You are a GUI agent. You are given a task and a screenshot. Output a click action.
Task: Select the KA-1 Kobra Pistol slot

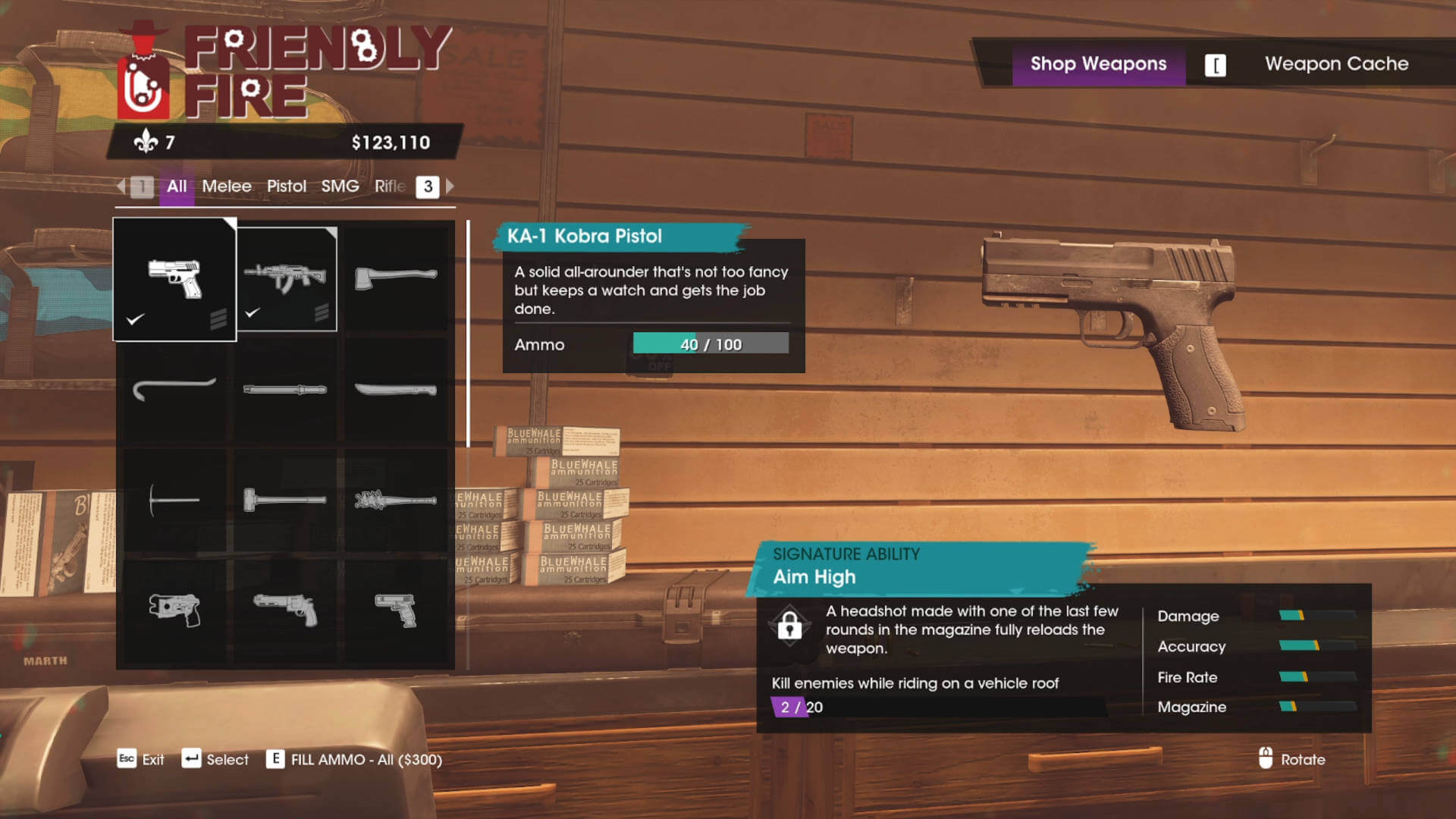point(174,279)
